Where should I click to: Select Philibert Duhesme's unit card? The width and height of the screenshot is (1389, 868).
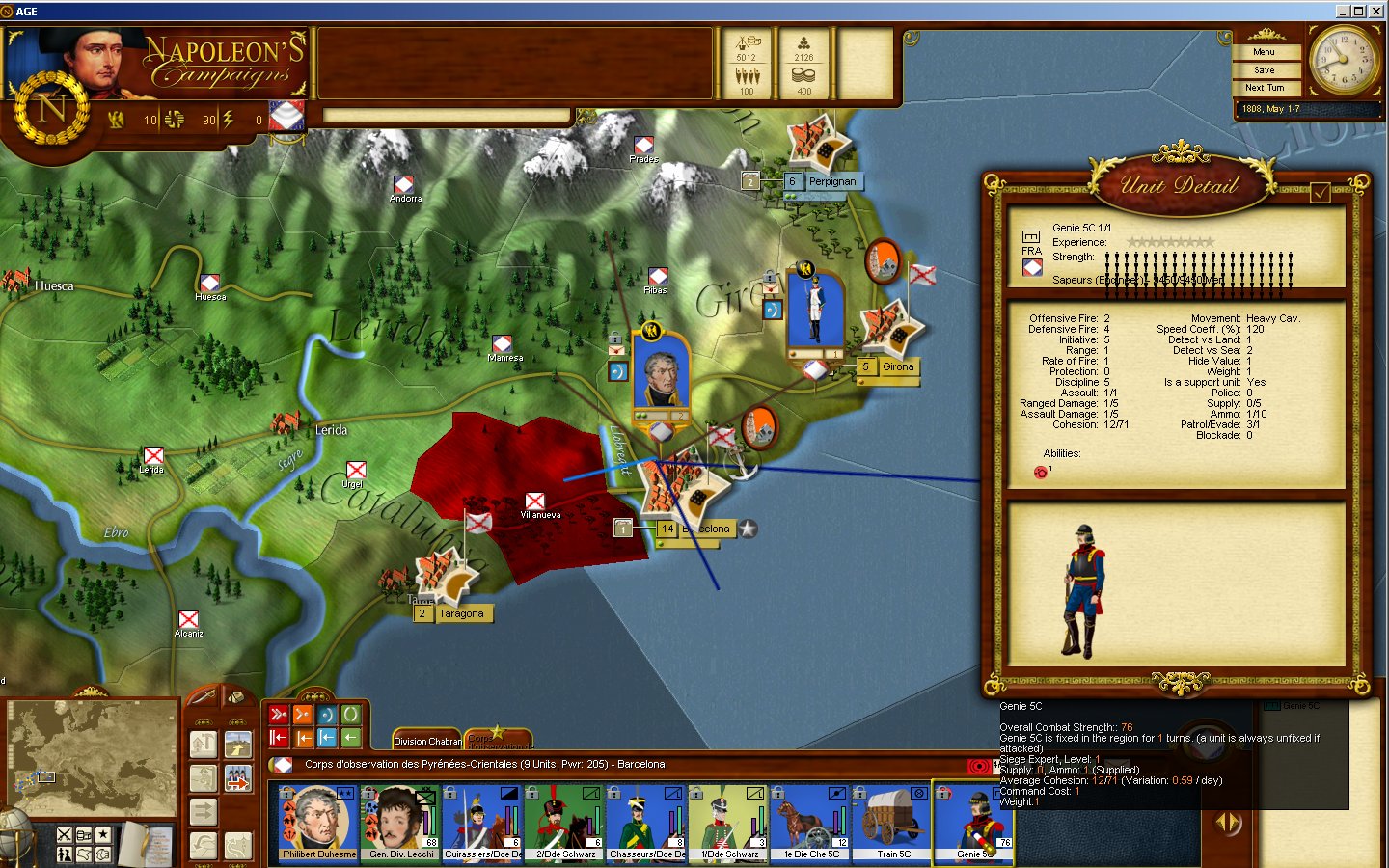(318, 822)
